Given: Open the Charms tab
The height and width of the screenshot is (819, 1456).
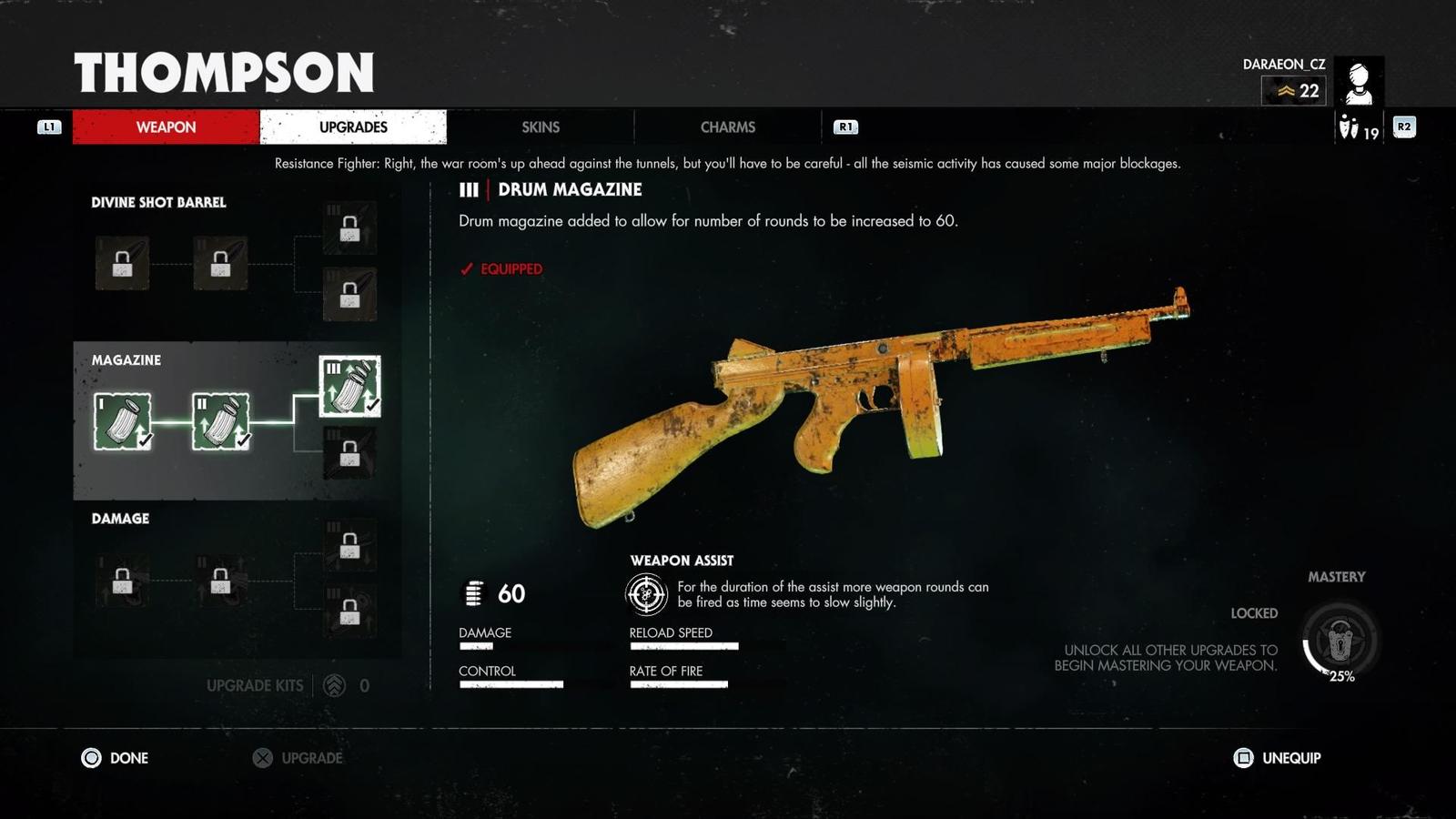Looking at the screenshot, I should click(x=728, y=127).
